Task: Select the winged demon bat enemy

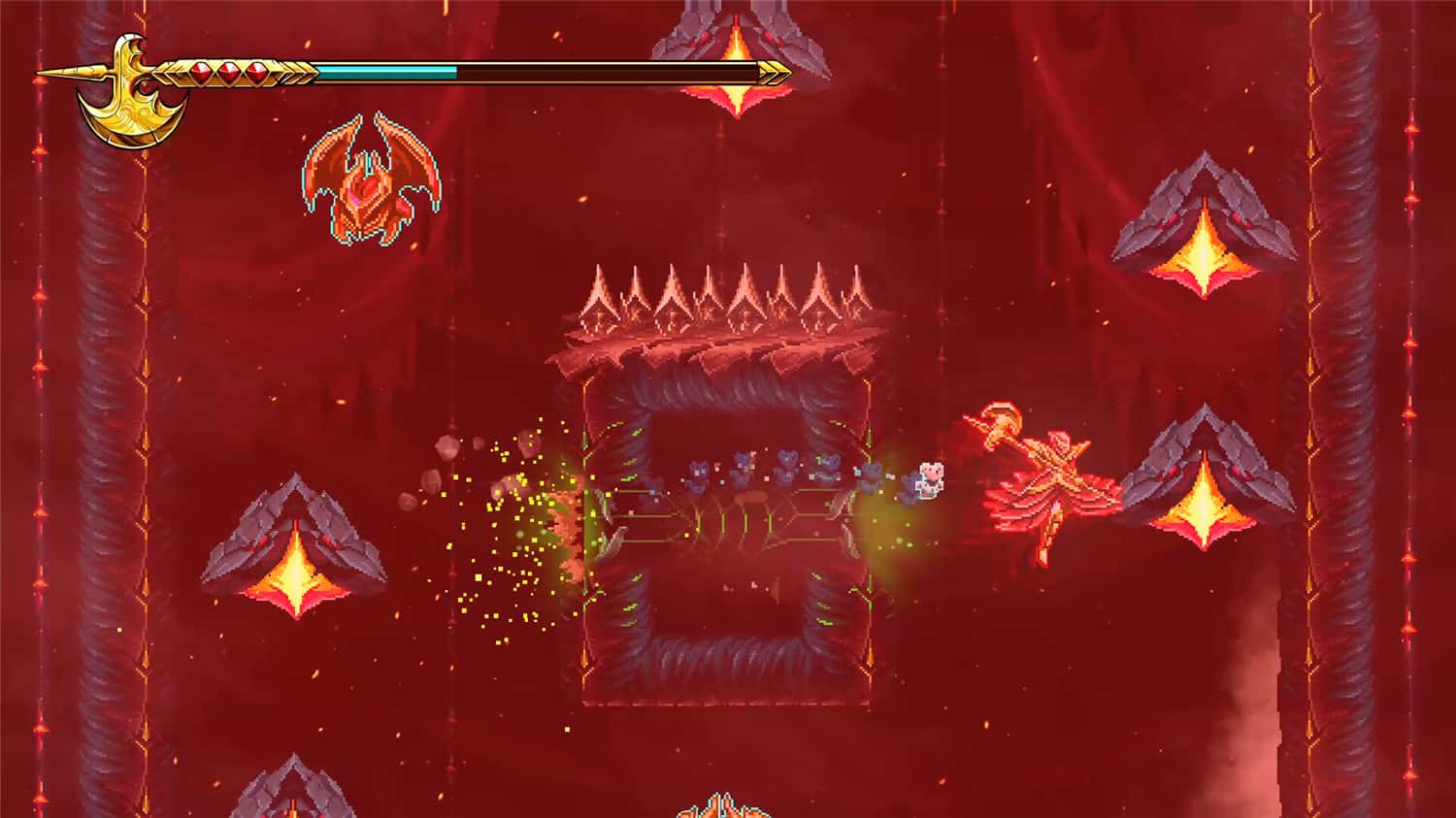Action: 369,180
